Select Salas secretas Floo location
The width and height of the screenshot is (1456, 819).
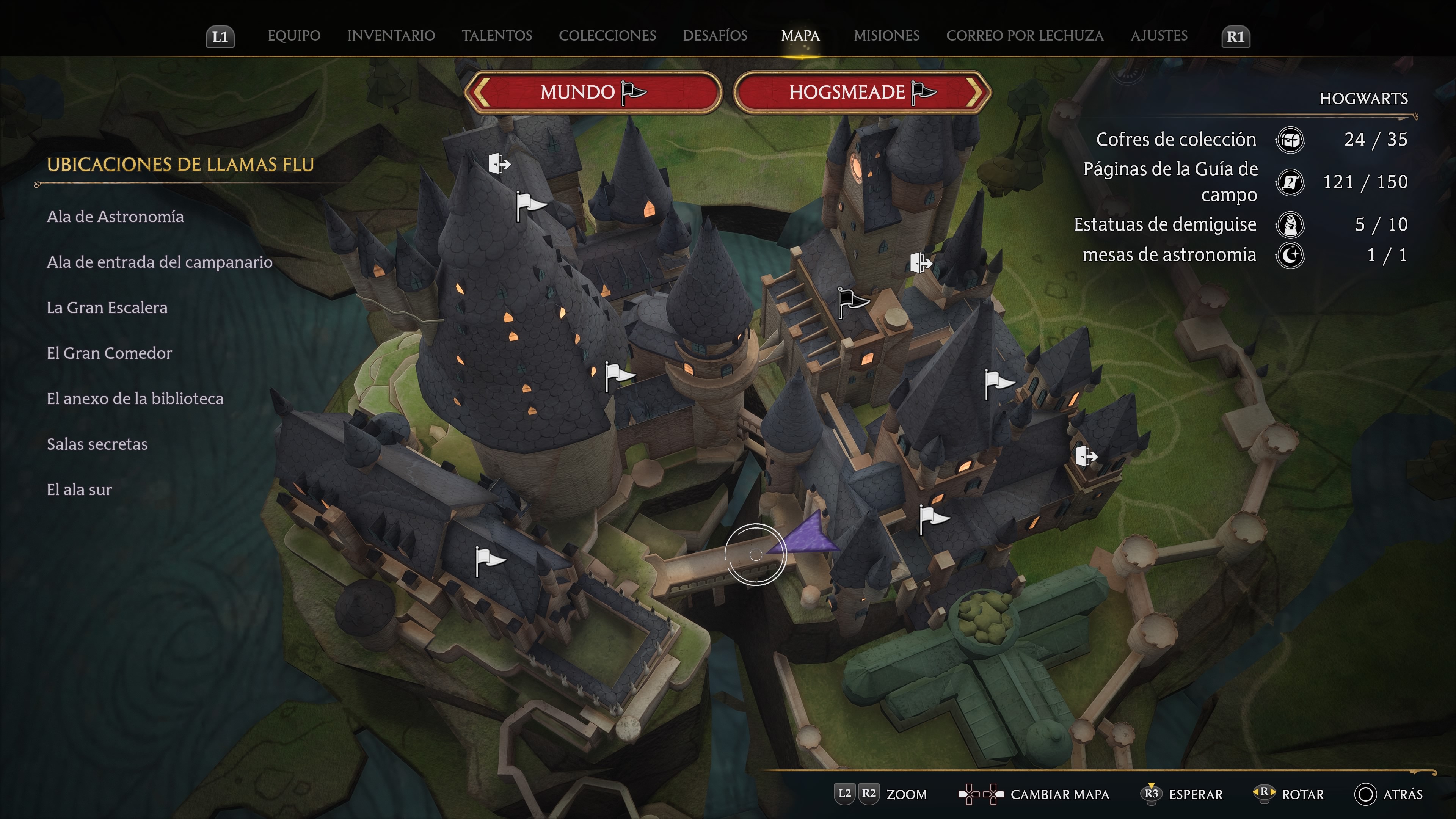point(97,444)
